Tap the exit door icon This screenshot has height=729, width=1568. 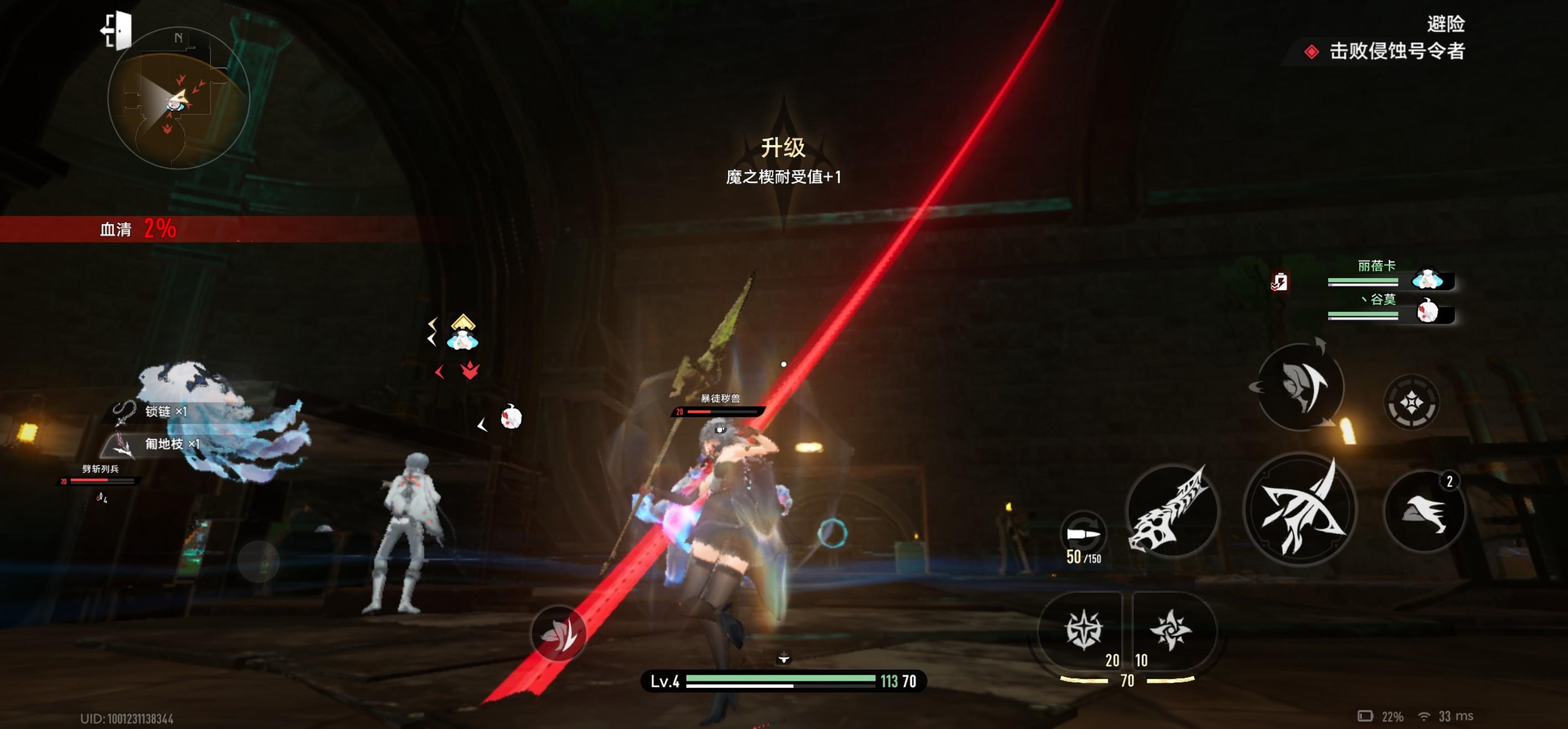[x=117, y=30]
